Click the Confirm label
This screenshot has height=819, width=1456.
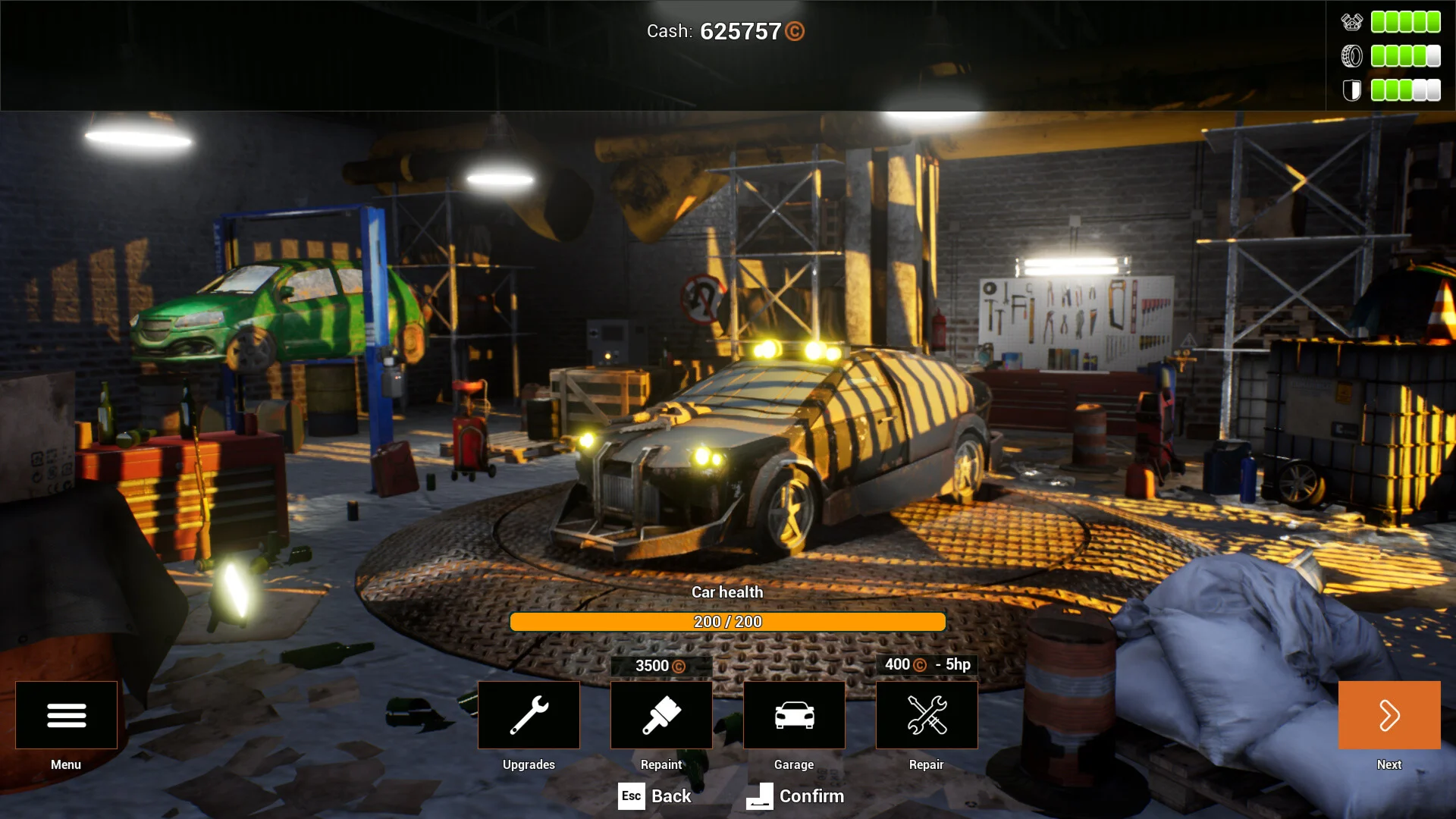[x=811, y=796]
